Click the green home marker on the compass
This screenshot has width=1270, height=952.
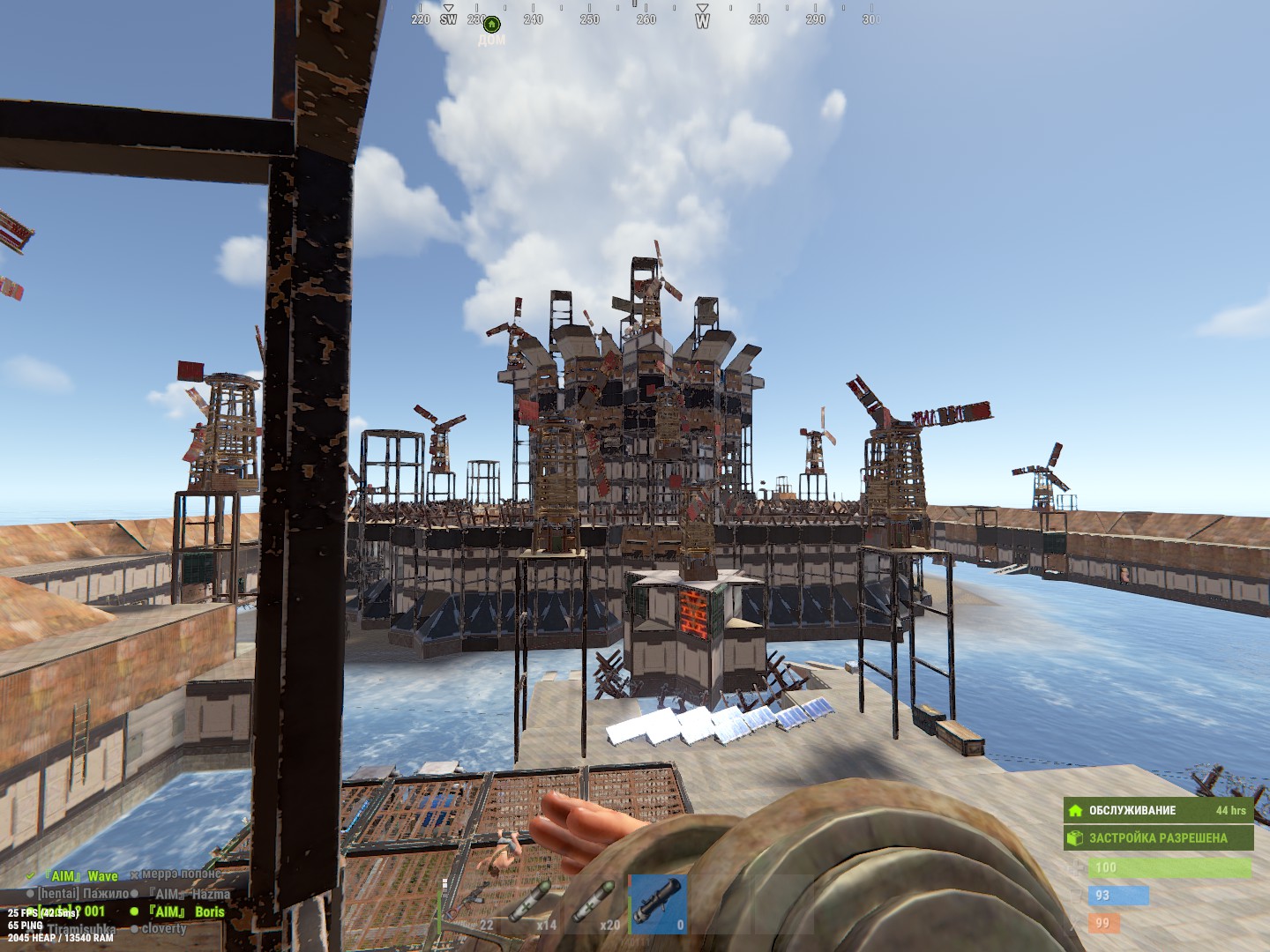(x=492, y=25)
